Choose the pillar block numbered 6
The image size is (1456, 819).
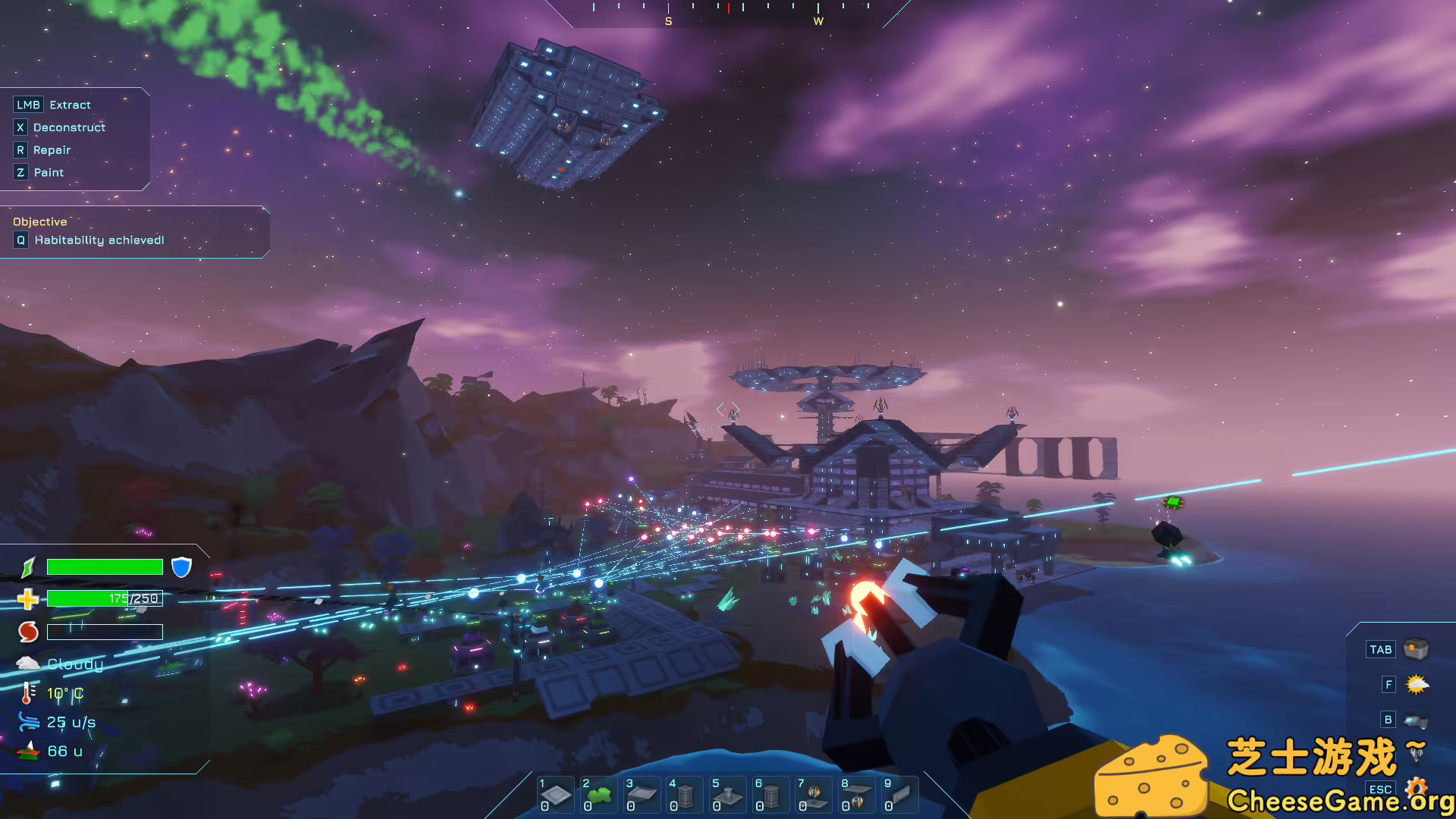click(x=771, y=795)
